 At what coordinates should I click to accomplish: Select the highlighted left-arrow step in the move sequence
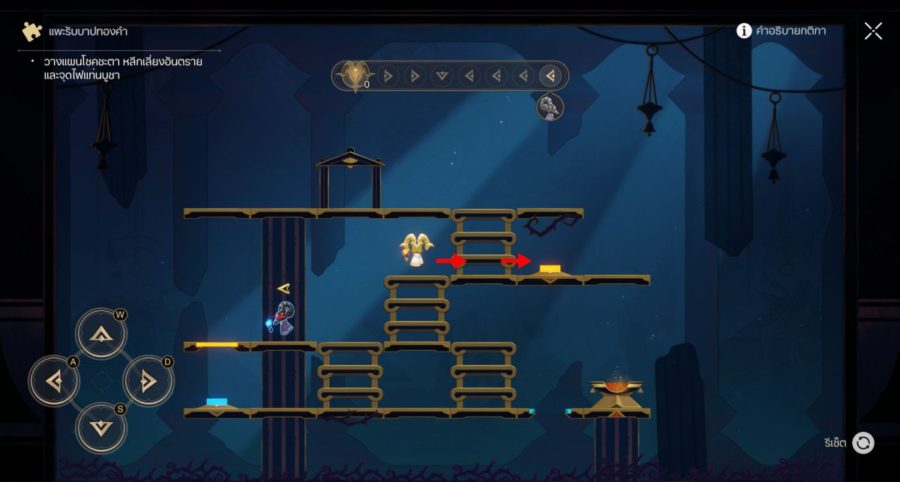pos(549,76)
